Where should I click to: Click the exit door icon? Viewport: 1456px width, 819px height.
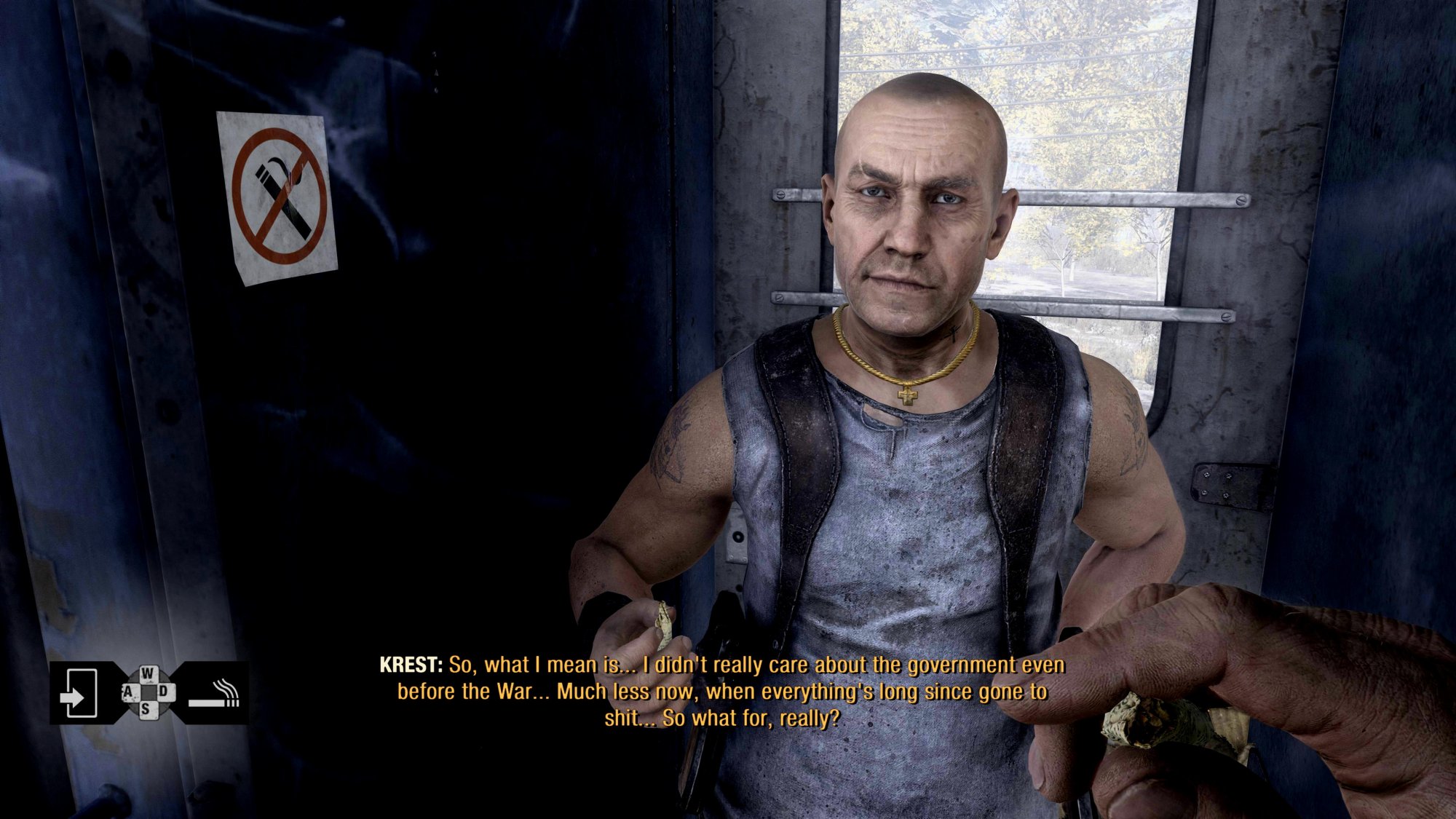pos(79,692)
